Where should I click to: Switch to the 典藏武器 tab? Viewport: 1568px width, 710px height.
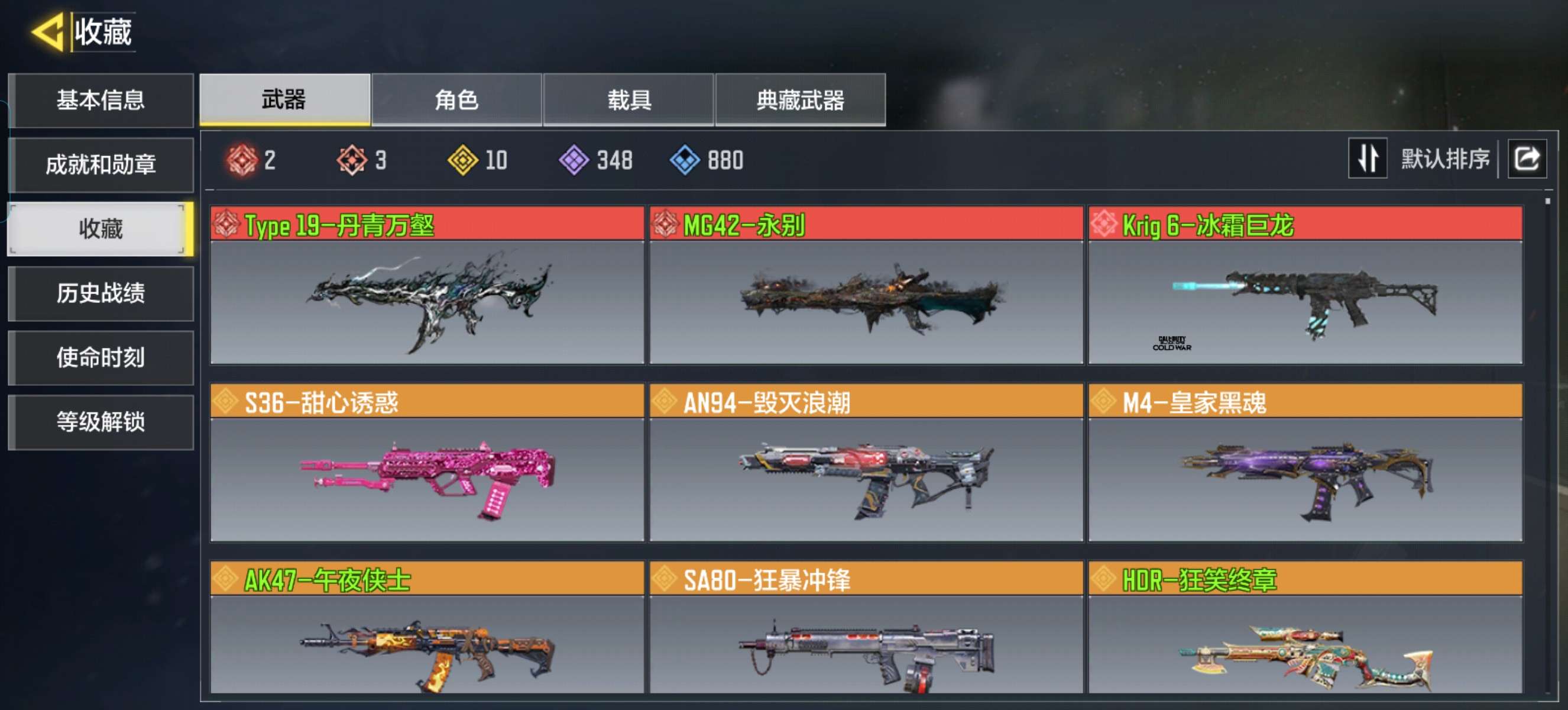coord(801,100)
